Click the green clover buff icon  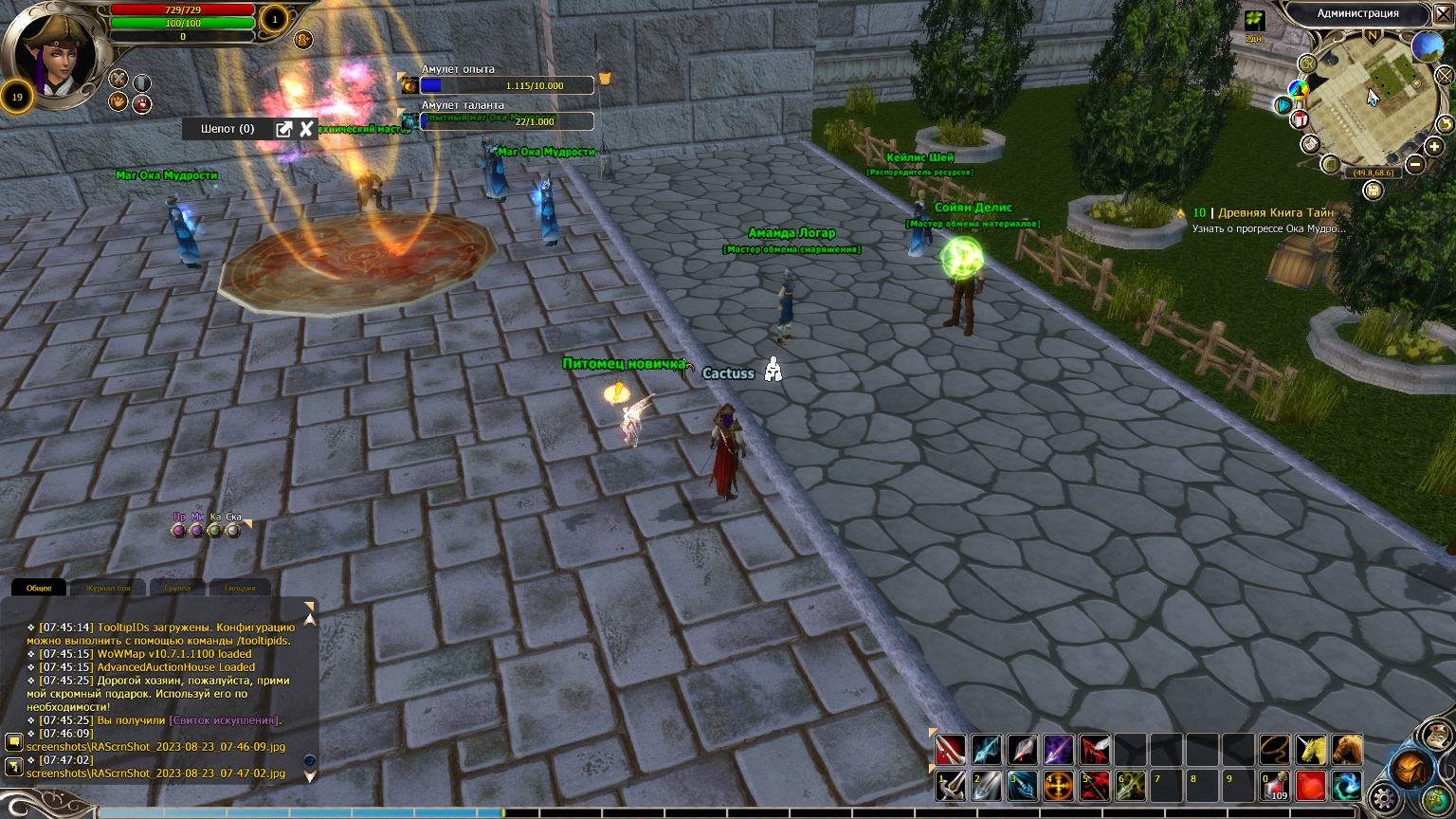coord(1254,21)
